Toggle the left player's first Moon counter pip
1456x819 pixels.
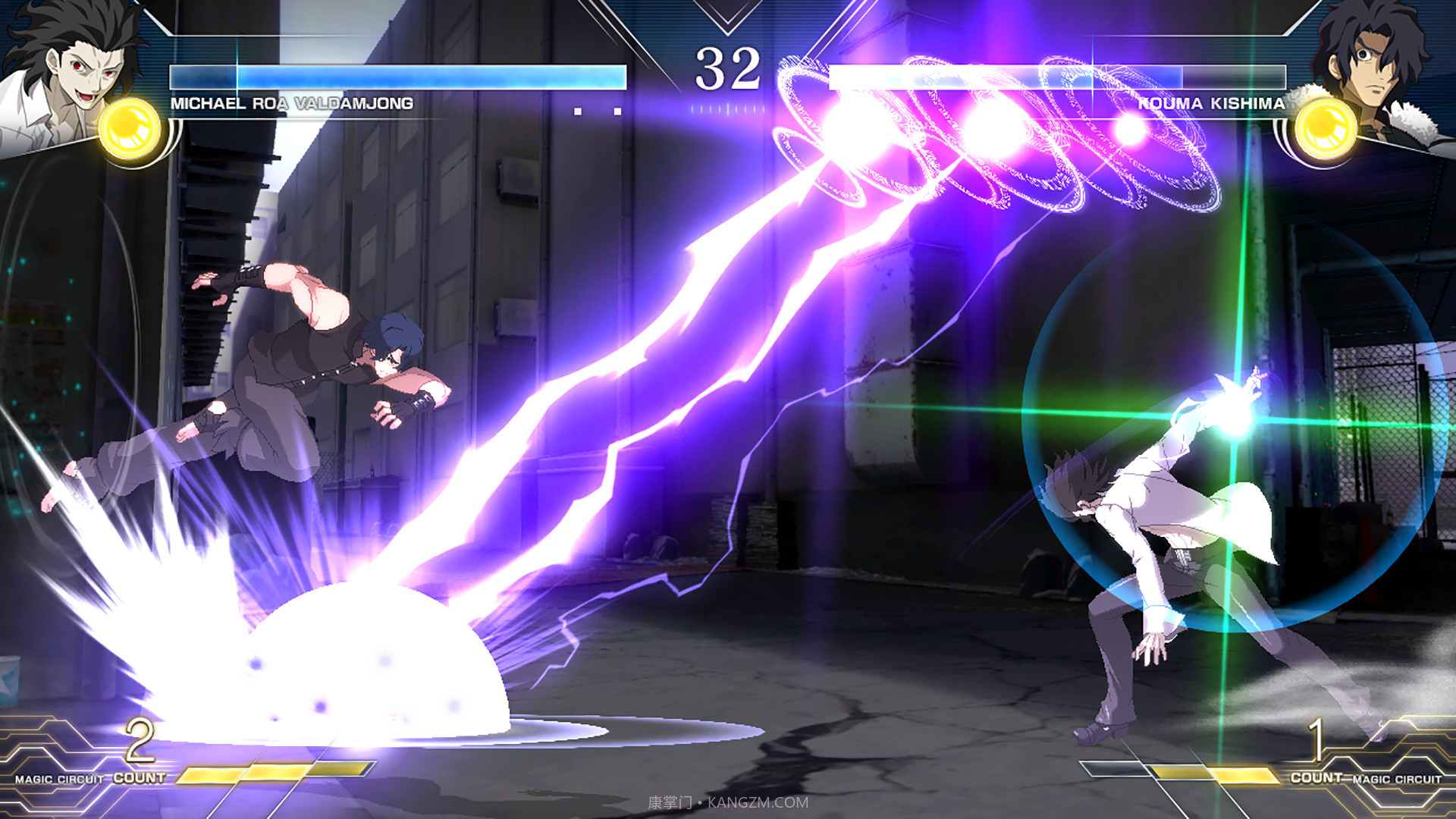coord(578,111)
